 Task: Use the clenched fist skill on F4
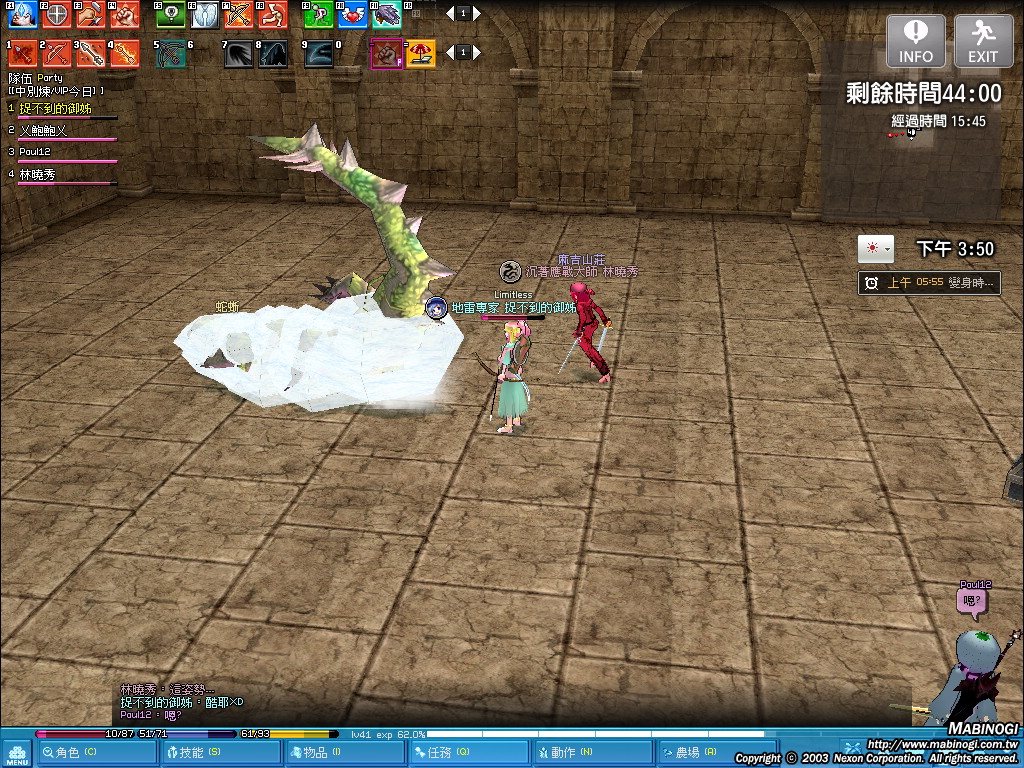point(125,15)
